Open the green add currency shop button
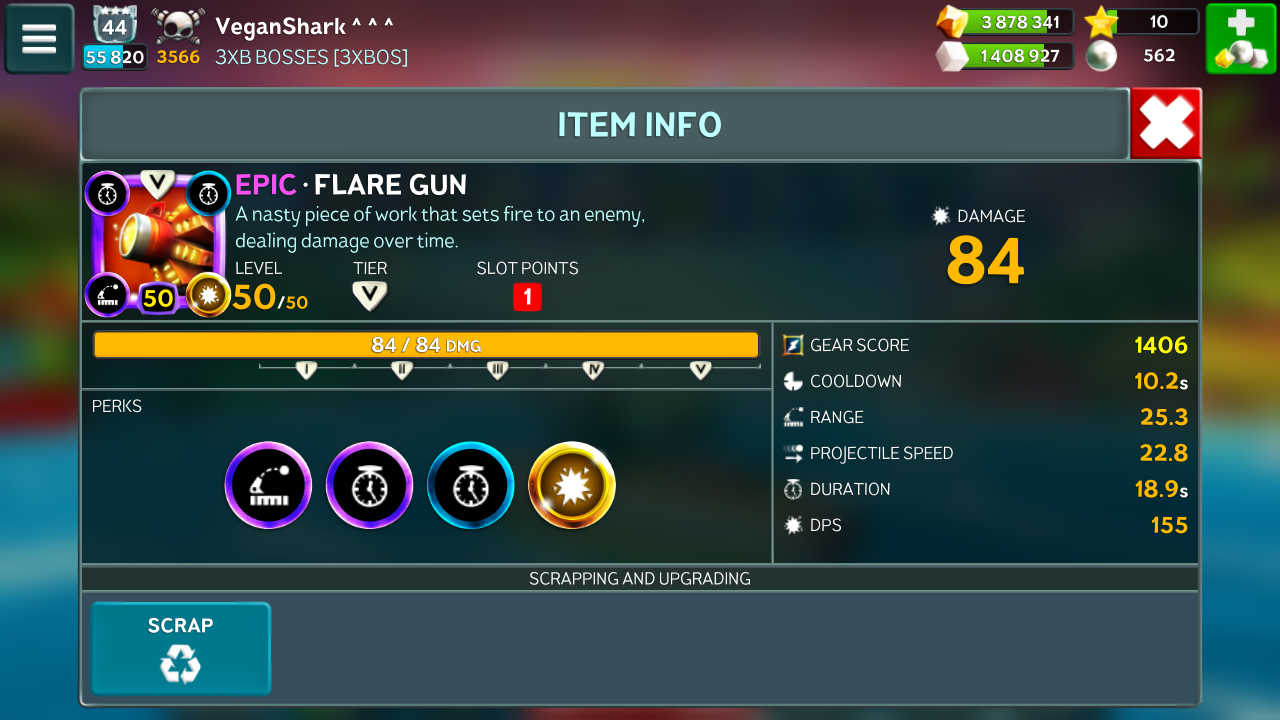This screenshot has width=1280, height=720. 1240,39
